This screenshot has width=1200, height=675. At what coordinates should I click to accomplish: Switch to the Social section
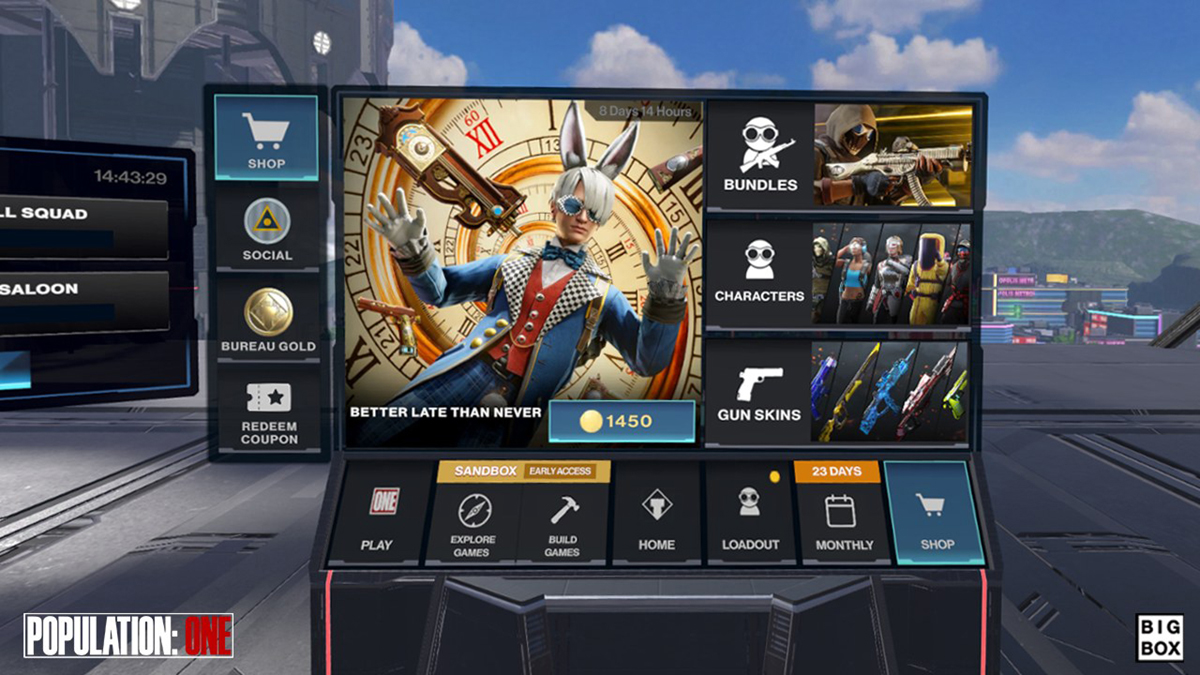[x=266, y=229]
